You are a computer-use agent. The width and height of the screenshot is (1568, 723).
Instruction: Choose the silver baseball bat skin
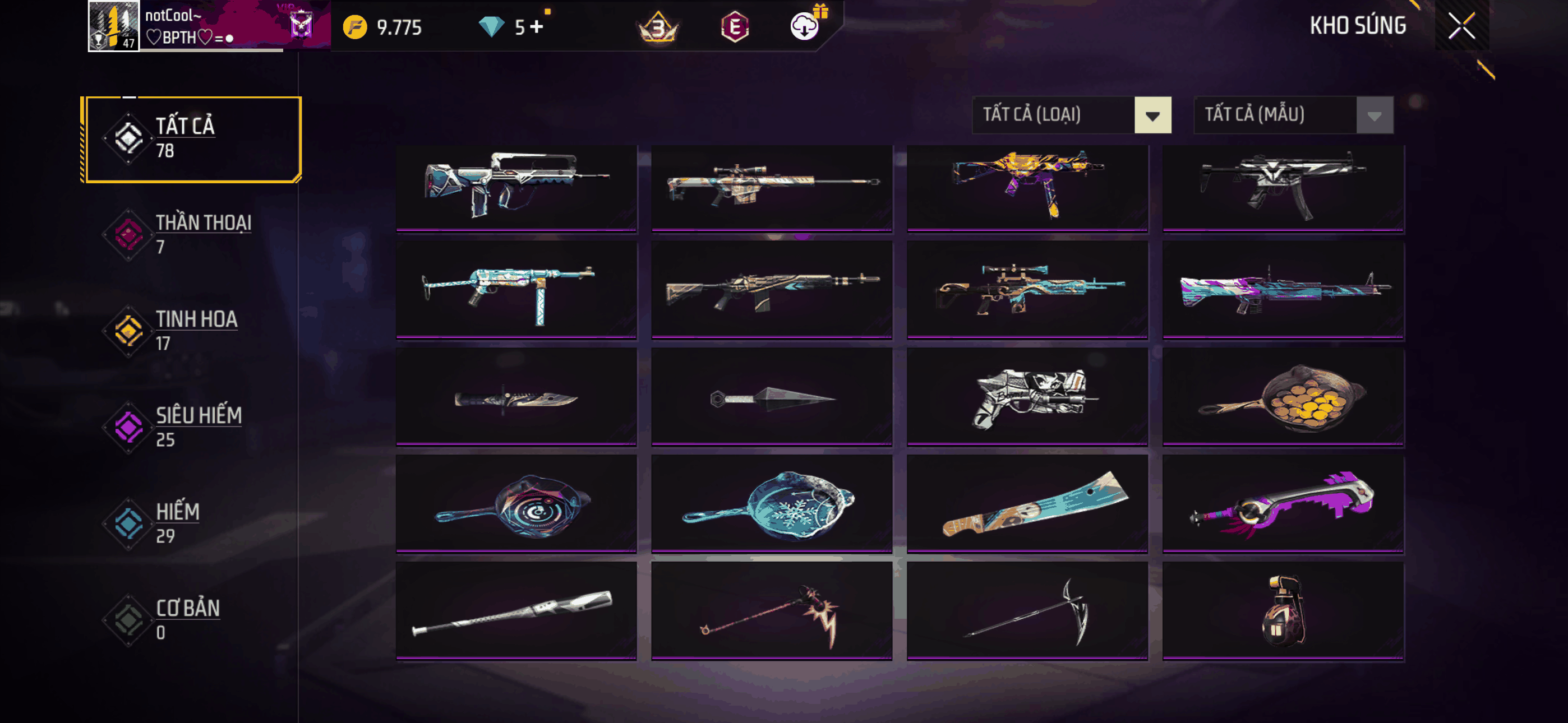point(515,611)
